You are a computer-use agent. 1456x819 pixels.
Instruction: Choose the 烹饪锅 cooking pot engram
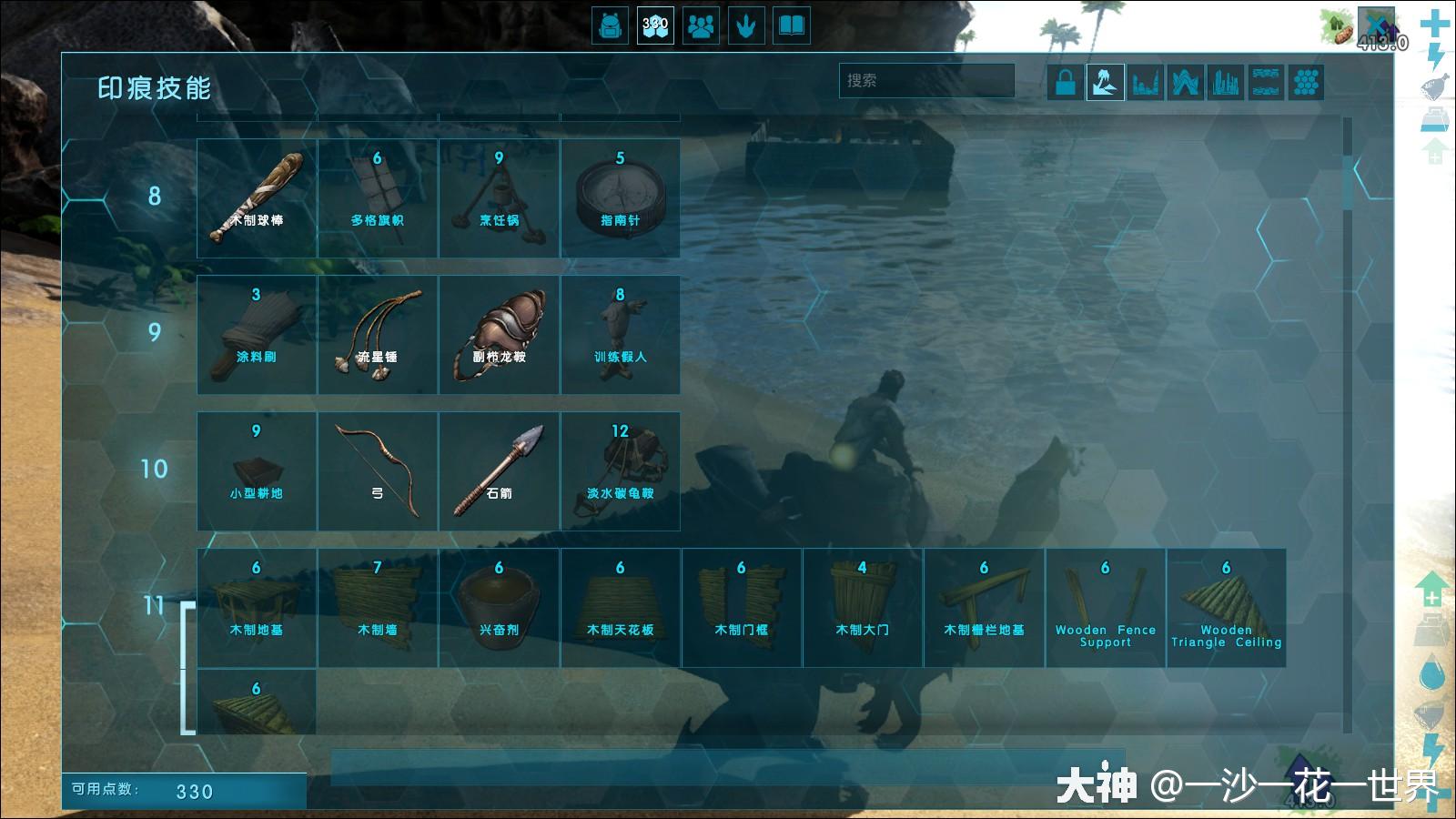pos(499,198)
